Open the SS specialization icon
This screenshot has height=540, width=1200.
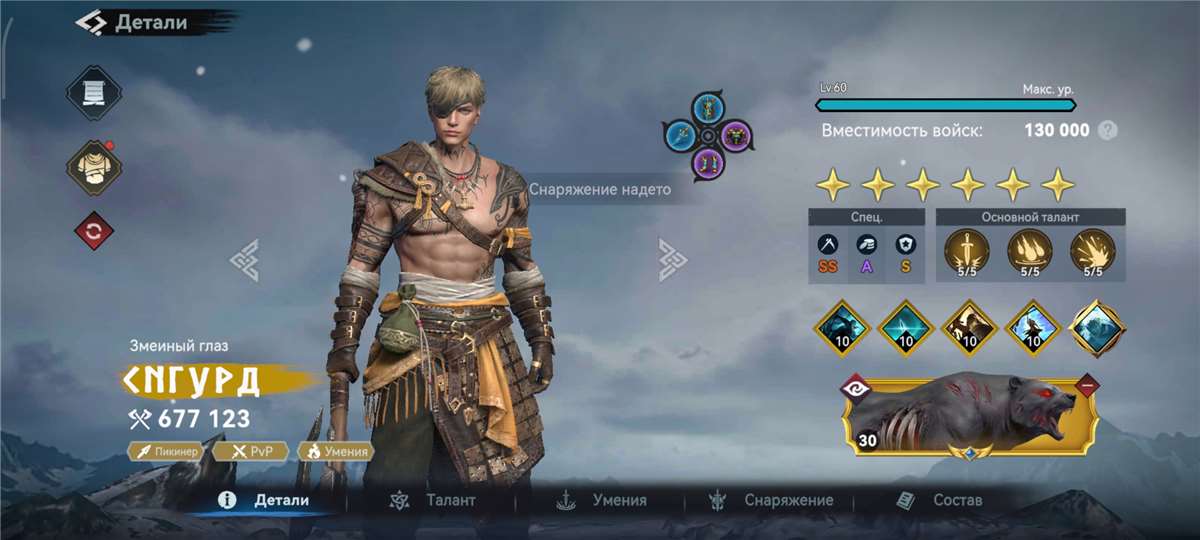click(828, 252)
